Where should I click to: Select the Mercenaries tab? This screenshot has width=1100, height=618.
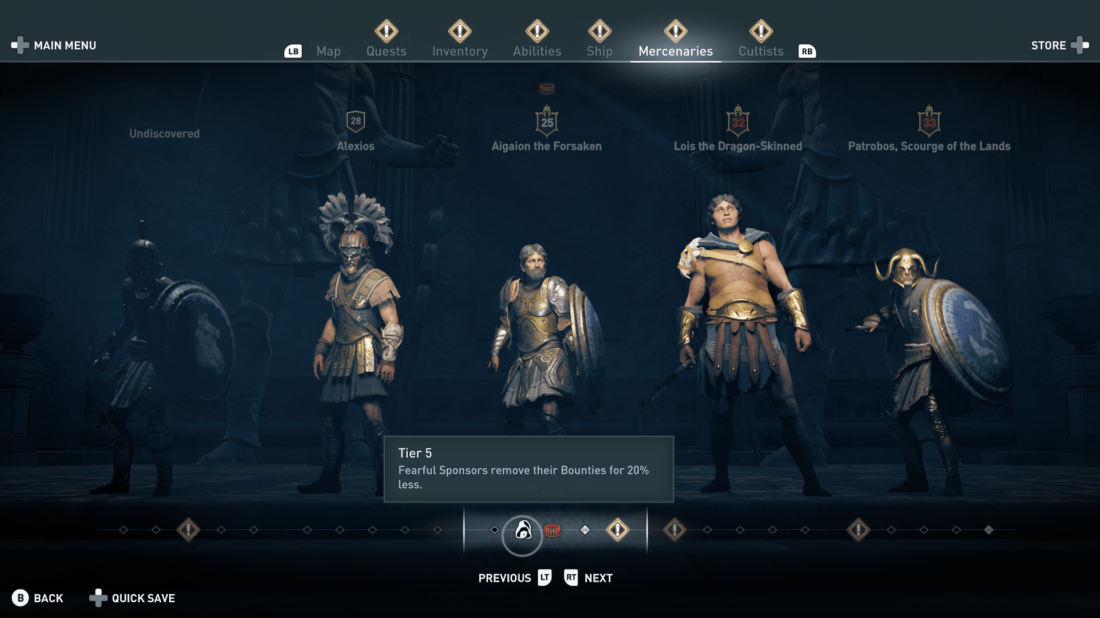tap(676, 51)
